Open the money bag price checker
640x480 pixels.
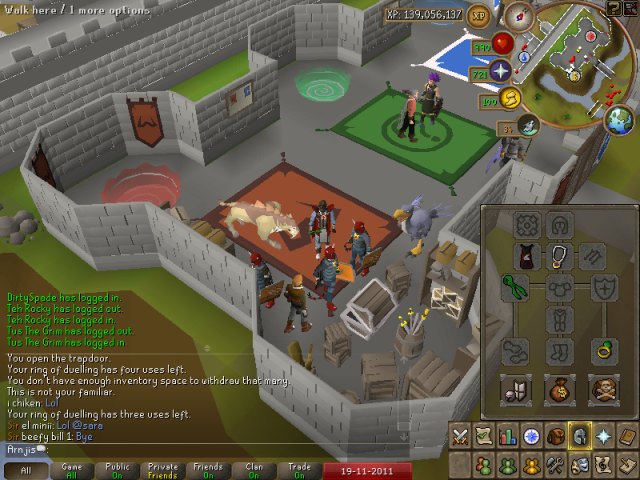click(x=559, y=389)
